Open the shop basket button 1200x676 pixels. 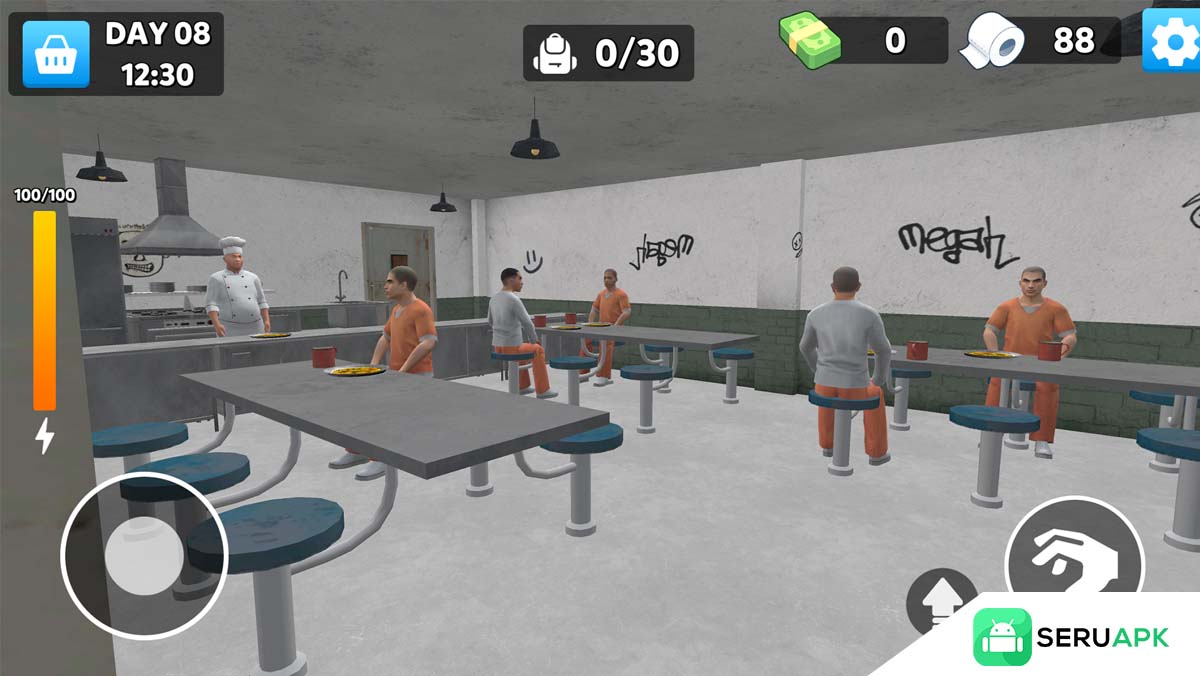(56, 54)
